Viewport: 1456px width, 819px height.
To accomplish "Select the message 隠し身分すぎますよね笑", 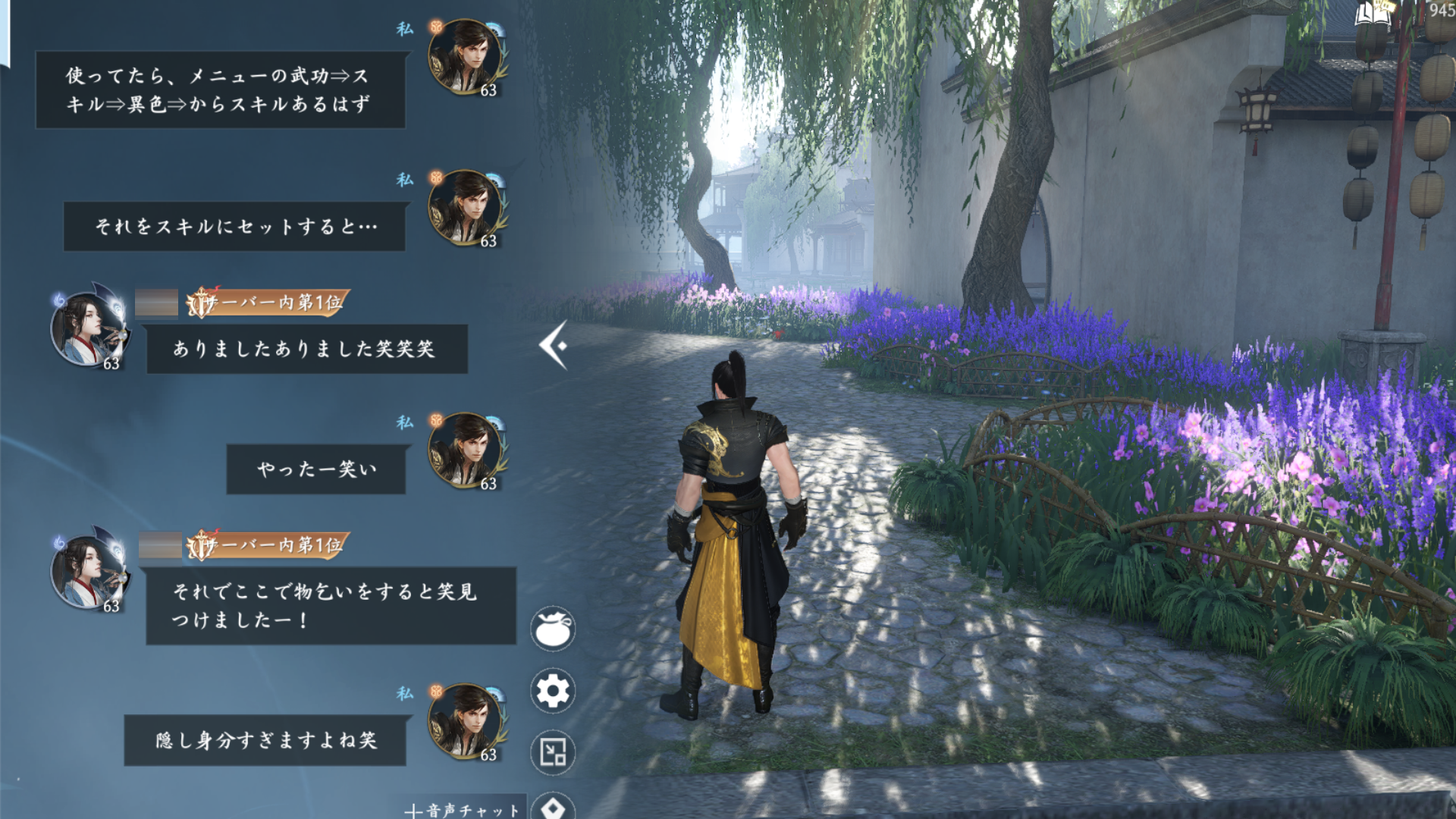I will point(265,740).
